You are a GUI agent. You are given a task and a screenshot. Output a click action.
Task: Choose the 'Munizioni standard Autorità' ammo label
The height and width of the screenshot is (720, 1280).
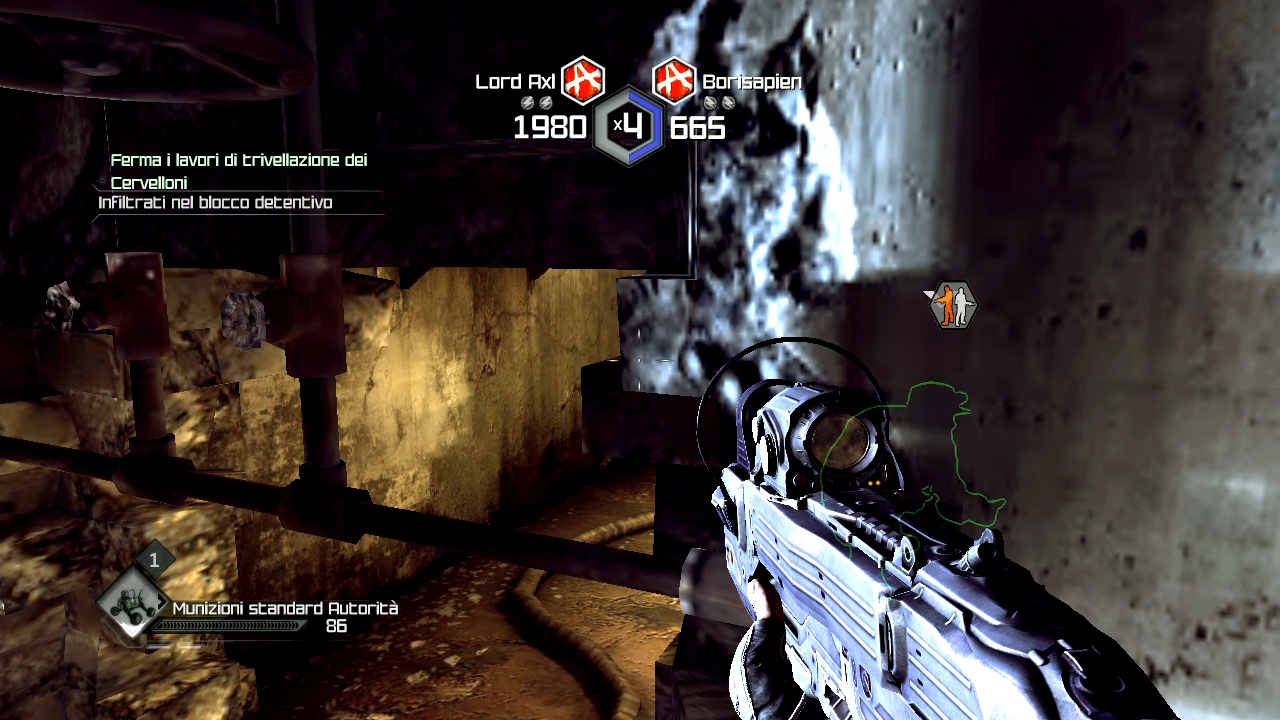coord(285,608)
